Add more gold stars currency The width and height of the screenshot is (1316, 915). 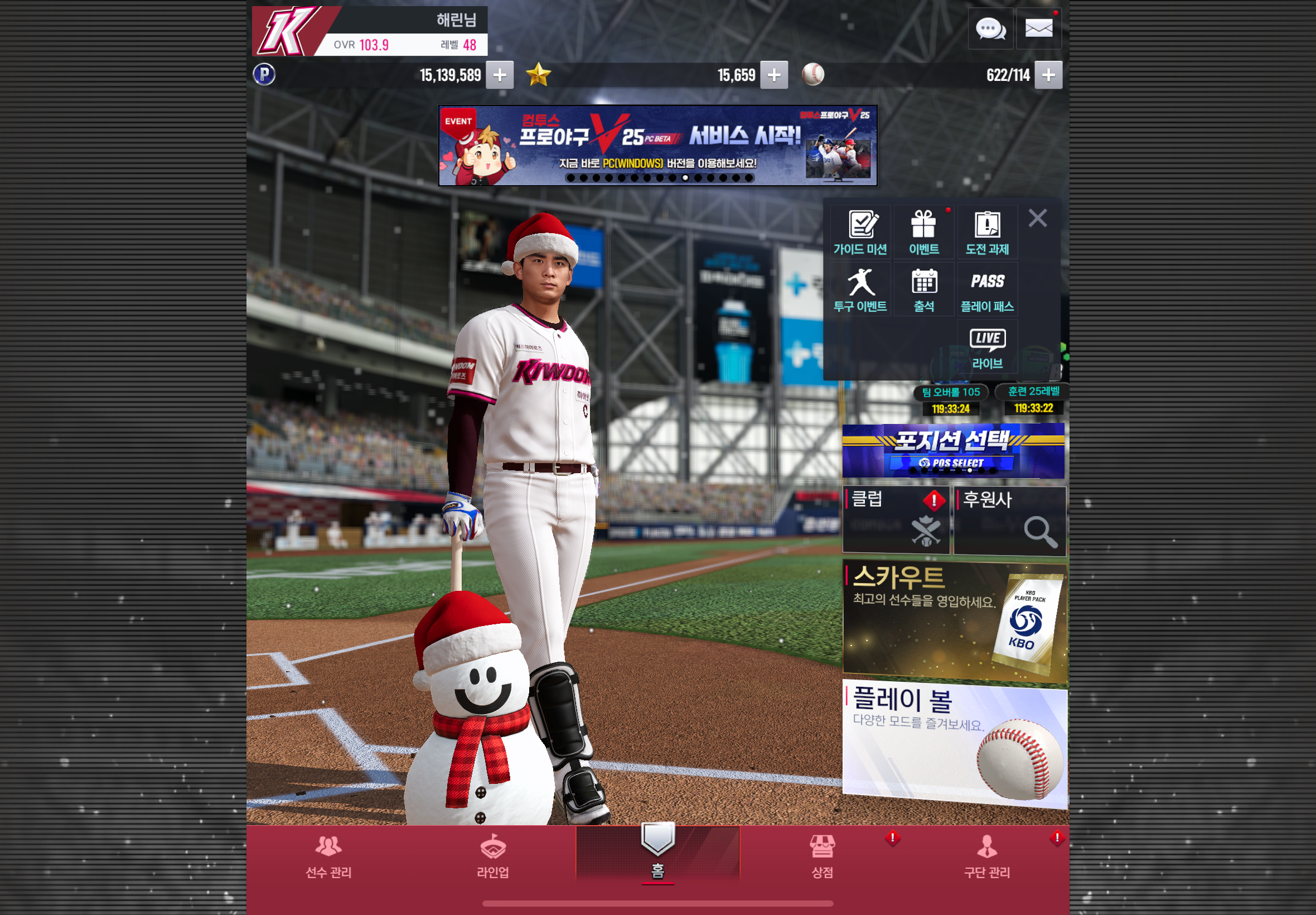tap(773, 75)
